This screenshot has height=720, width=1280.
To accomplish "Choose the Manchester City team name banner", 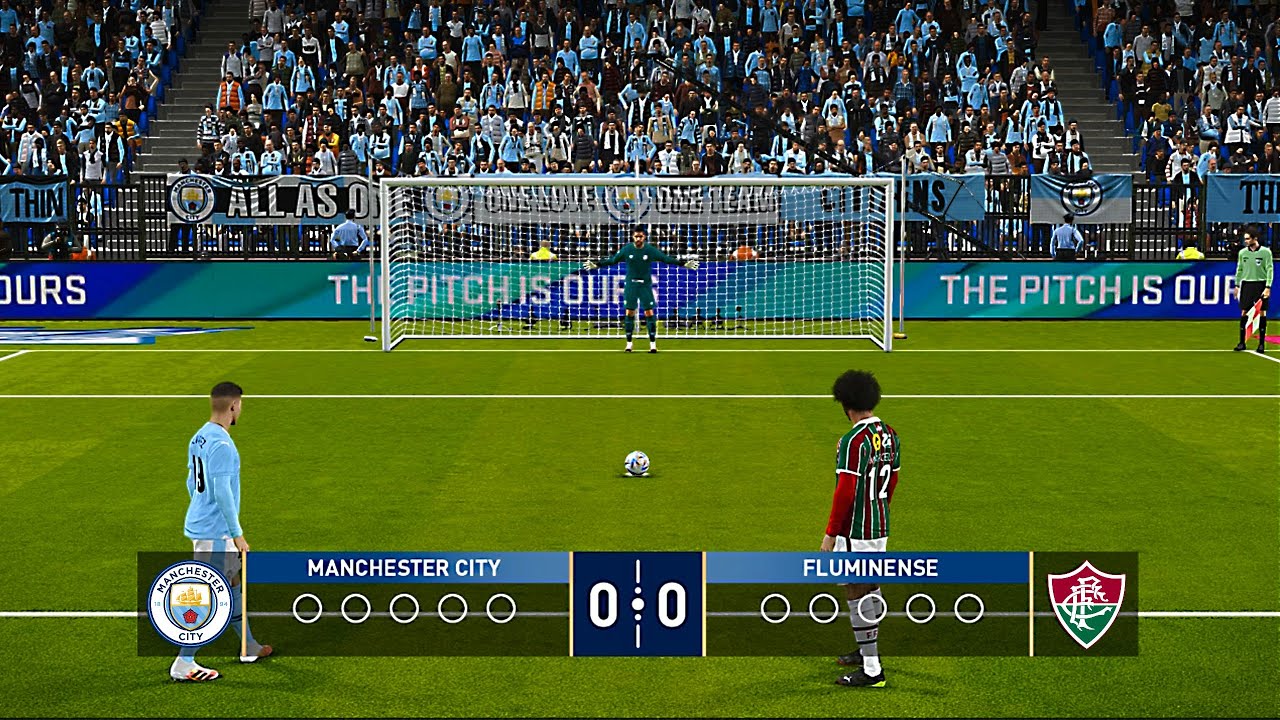I will coord(405,568).
